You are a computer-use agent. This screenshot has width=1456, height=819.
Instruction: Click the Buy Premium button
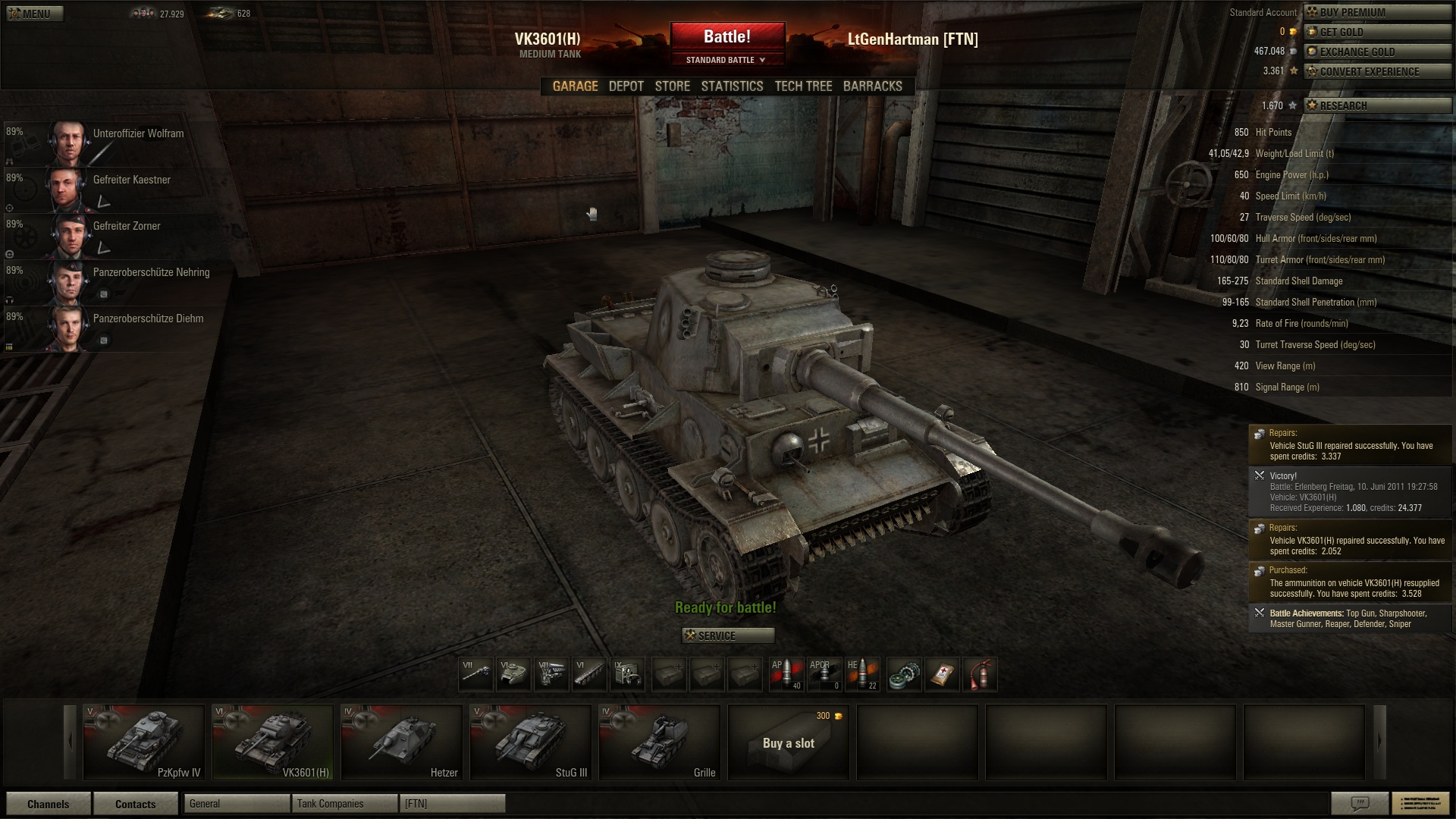[1376, 12]
